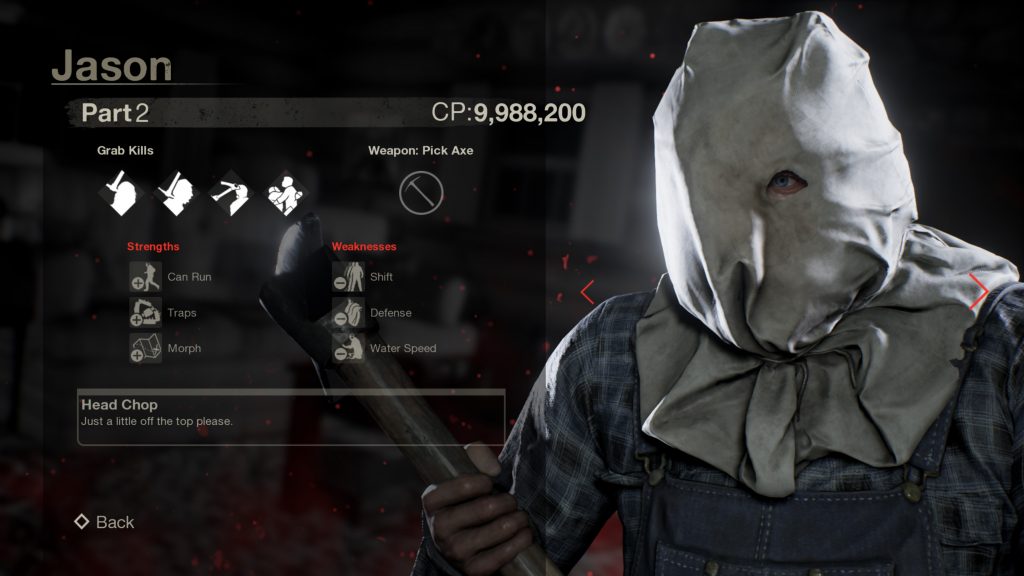Viewport: 1024px width, 576px height.
Task: Go back using the Back button
Action: coord(104,522)
